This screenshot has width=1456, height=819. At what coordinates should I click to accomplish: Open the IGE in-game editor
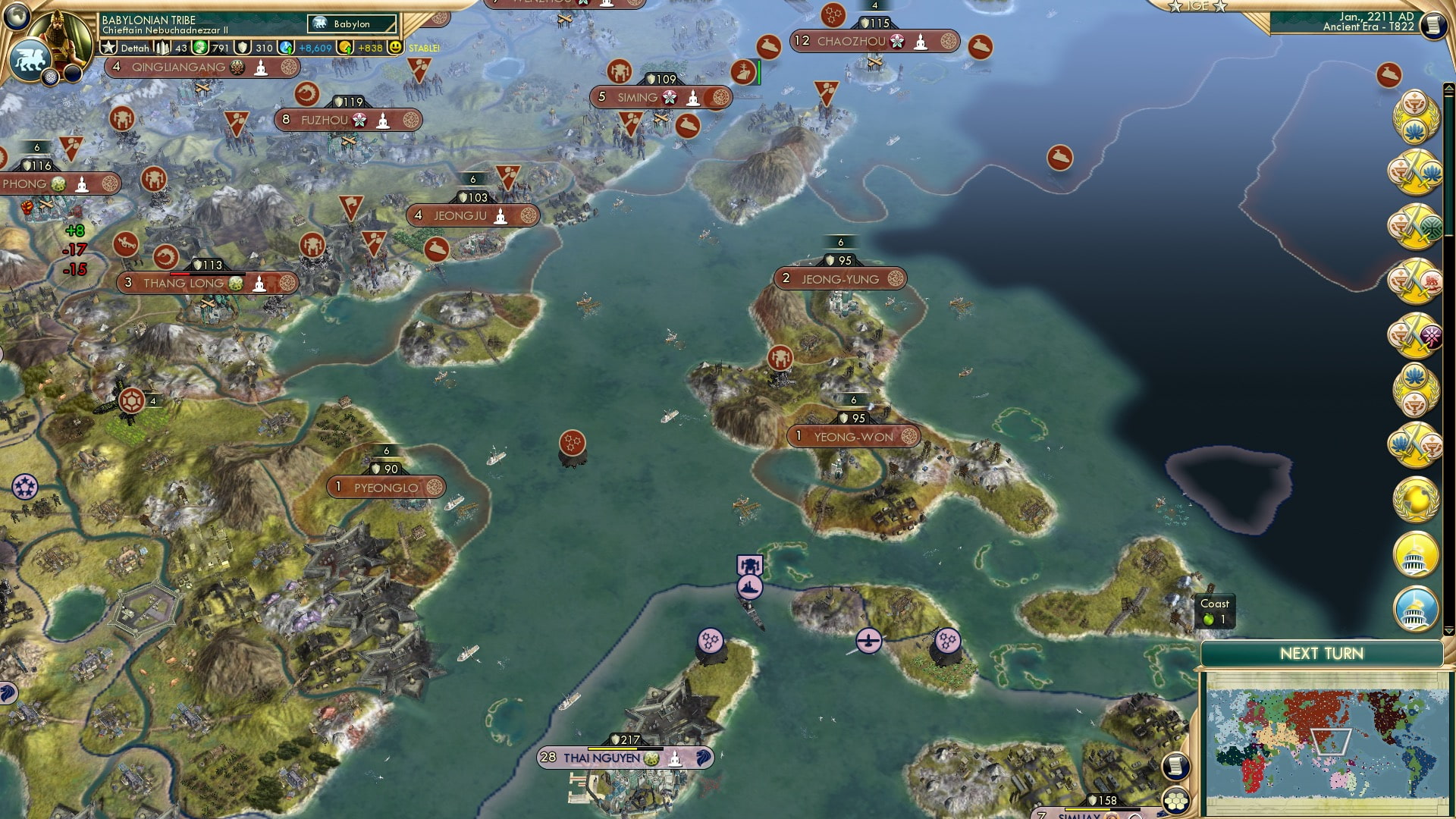coord(1199,8)
